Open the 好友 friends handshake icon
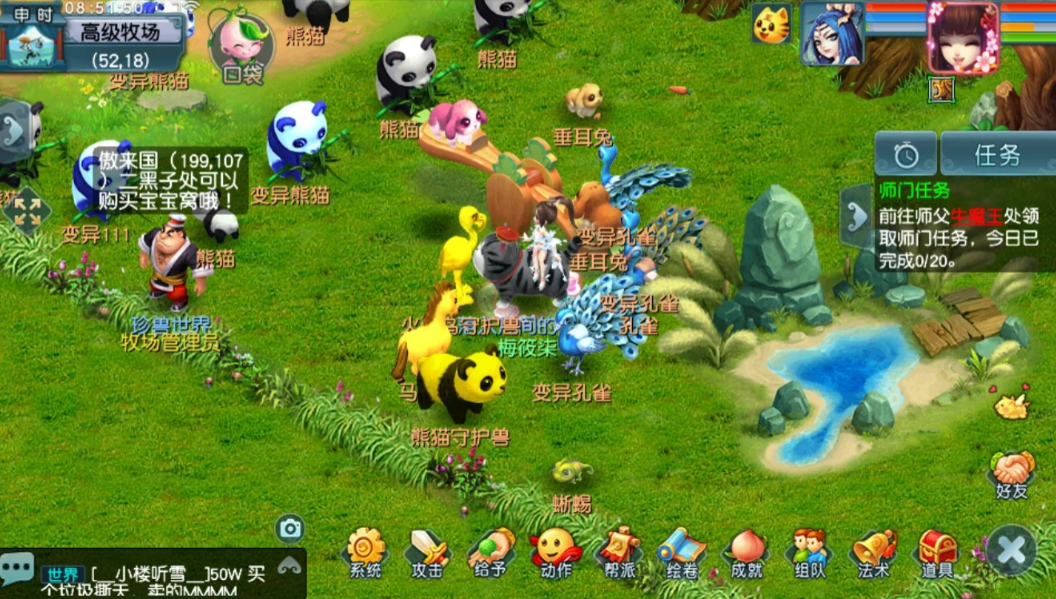The width and height of the screenshot is (1056, 599). pyautogui.click(x=1011, y=471)
